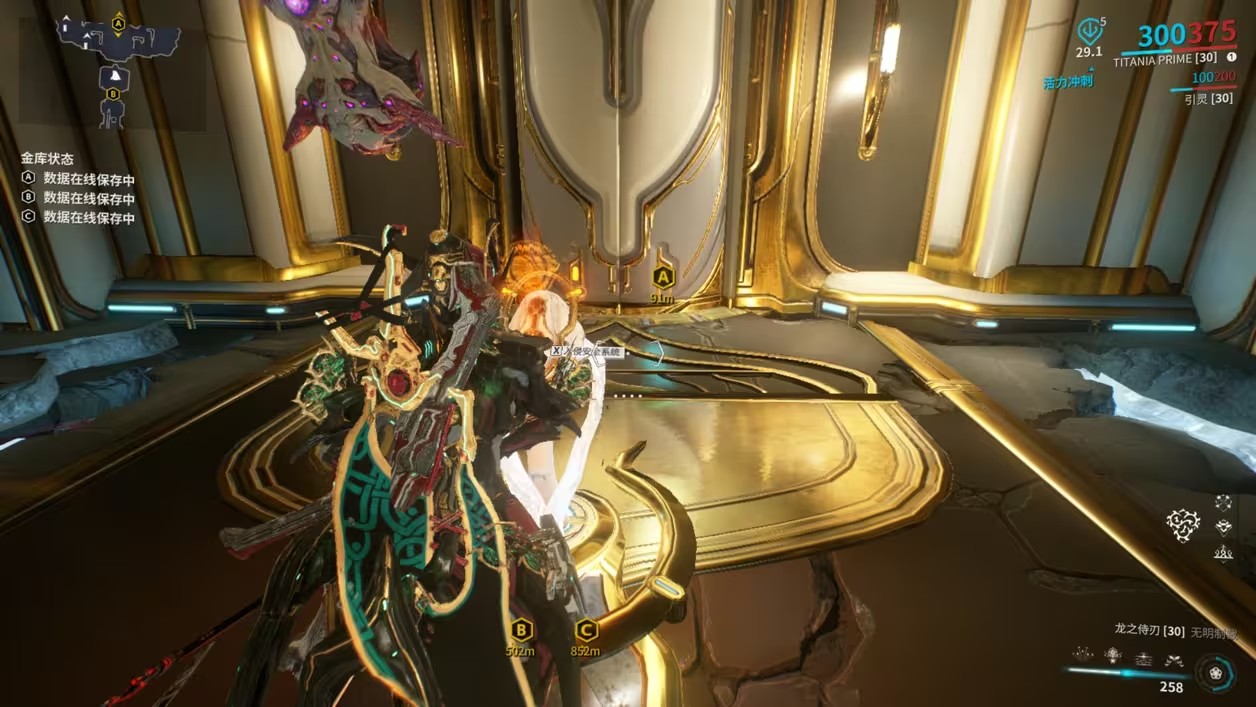Viewport: 1256px width, 707px height.
Task: Click the blue downward-arrow buff icon
Action: pyautogui.click(x=1088, y=31)
